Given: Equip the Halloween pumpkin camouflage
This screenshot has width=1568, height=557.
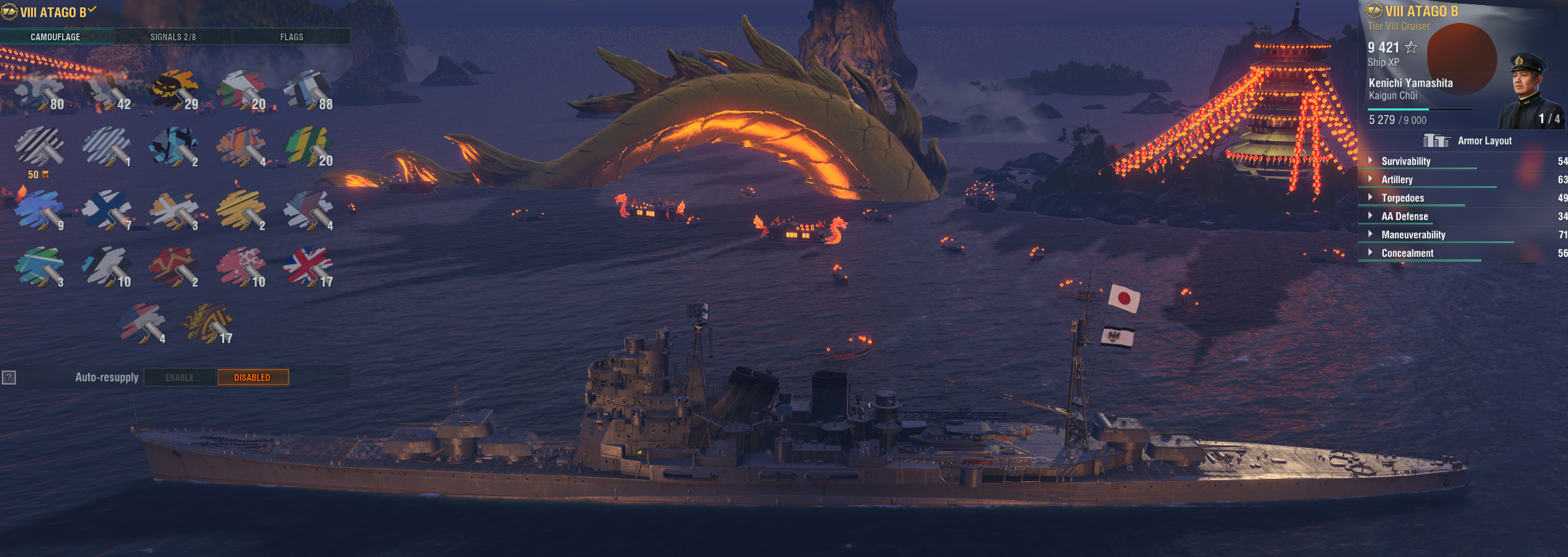Looking at the screenshot, I should coord(174,90).
